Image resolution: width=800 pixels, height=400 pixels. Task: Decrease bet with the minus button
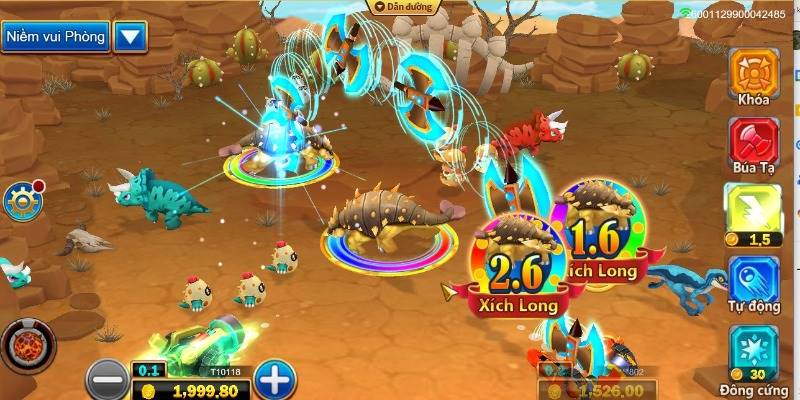(x=106, y=379)
